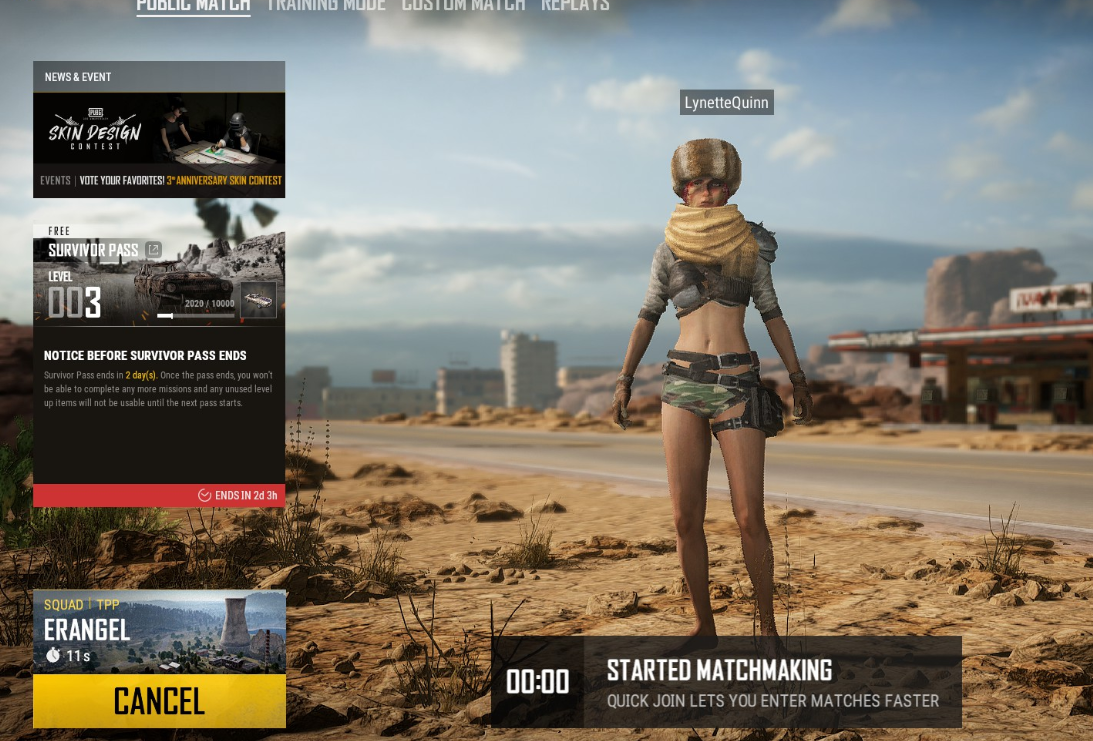Image resolution: width=1093 pixels, height=741 pixels.
Task: Switch to the Training Mode tab
Action: (325, 5)
